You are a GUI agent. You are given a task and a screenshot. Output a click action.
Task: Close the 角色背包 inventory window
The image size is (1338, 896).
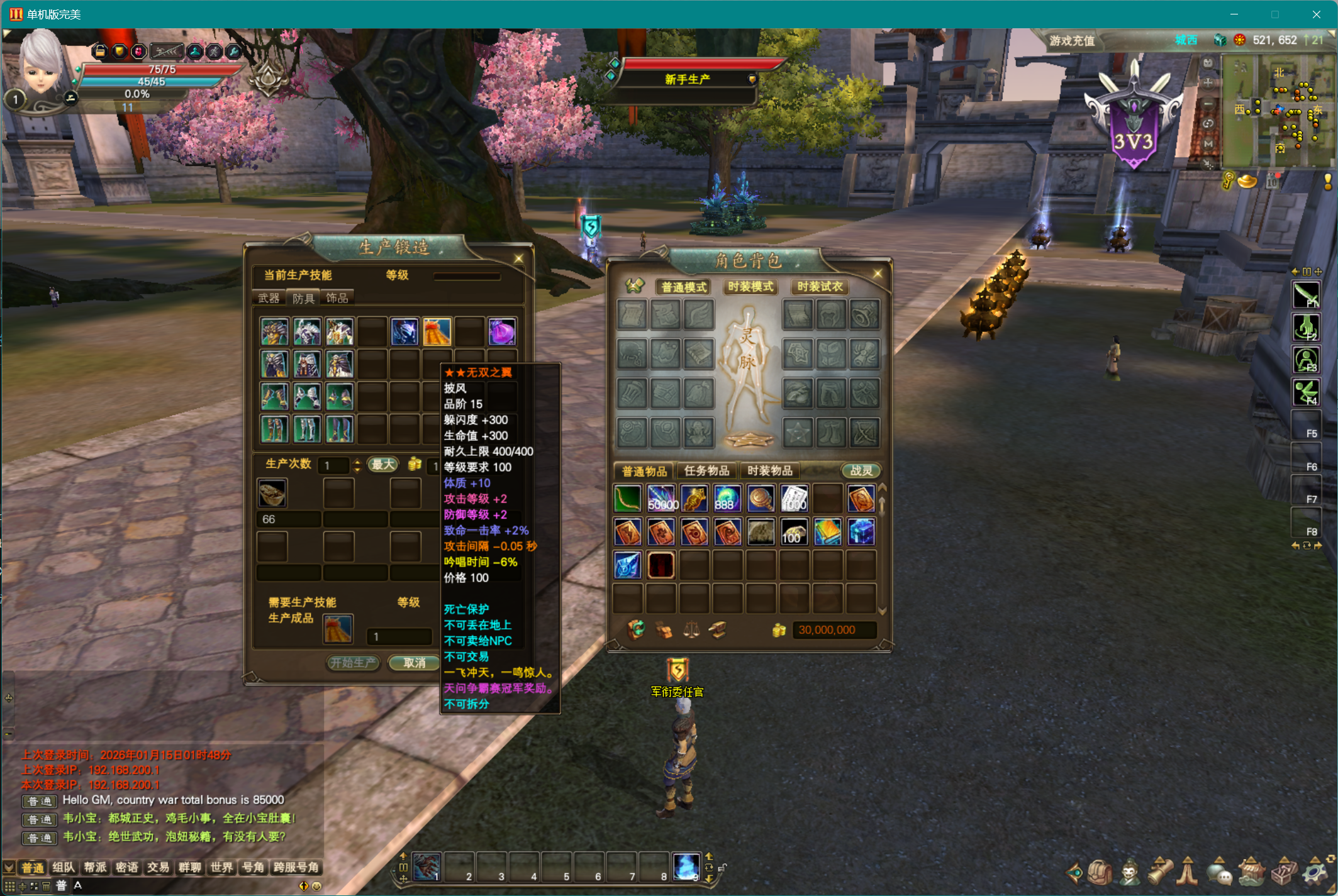click(878, 273)
